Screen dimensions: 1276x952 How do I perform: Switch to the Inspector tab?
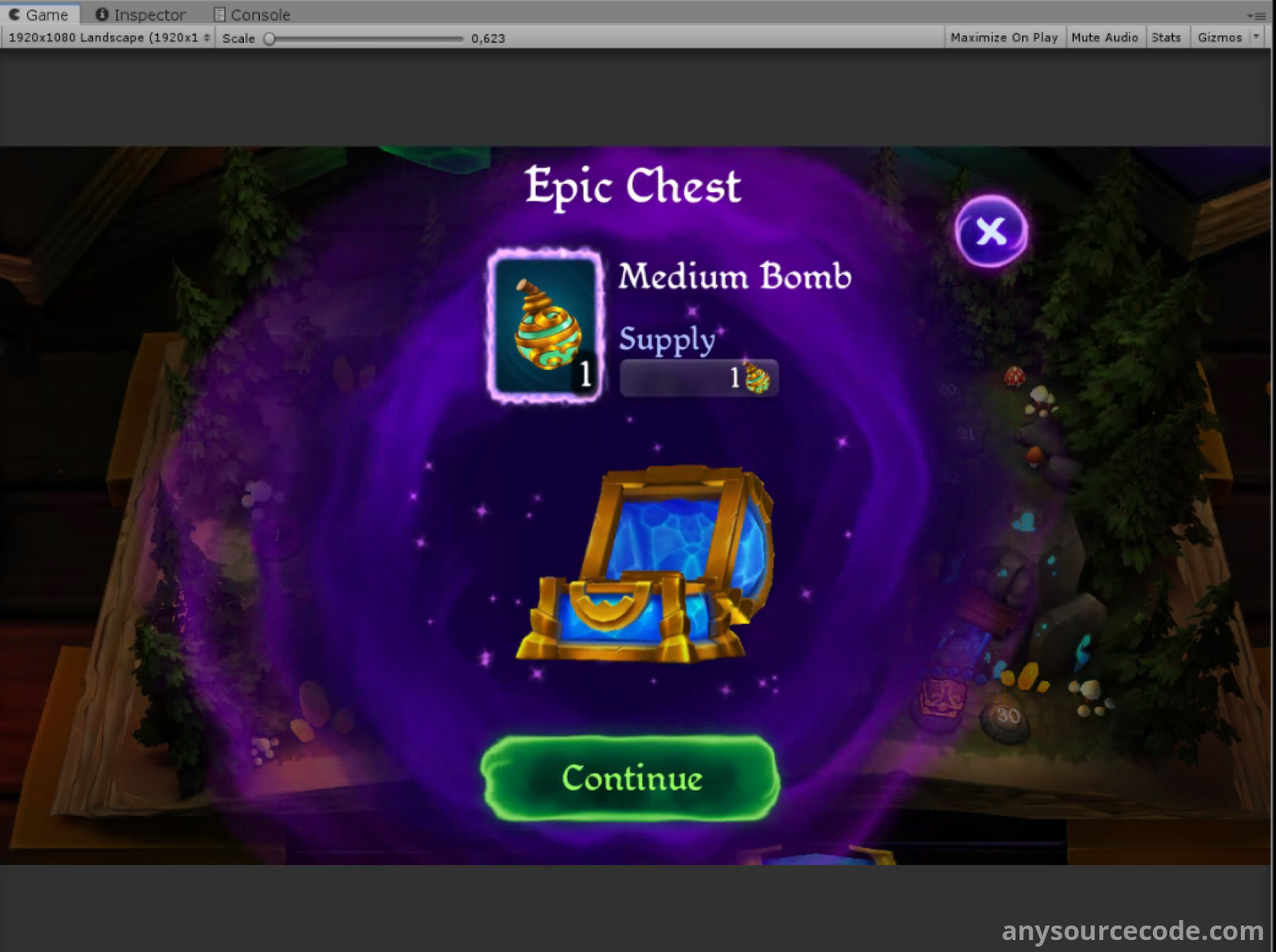(141, 14)
